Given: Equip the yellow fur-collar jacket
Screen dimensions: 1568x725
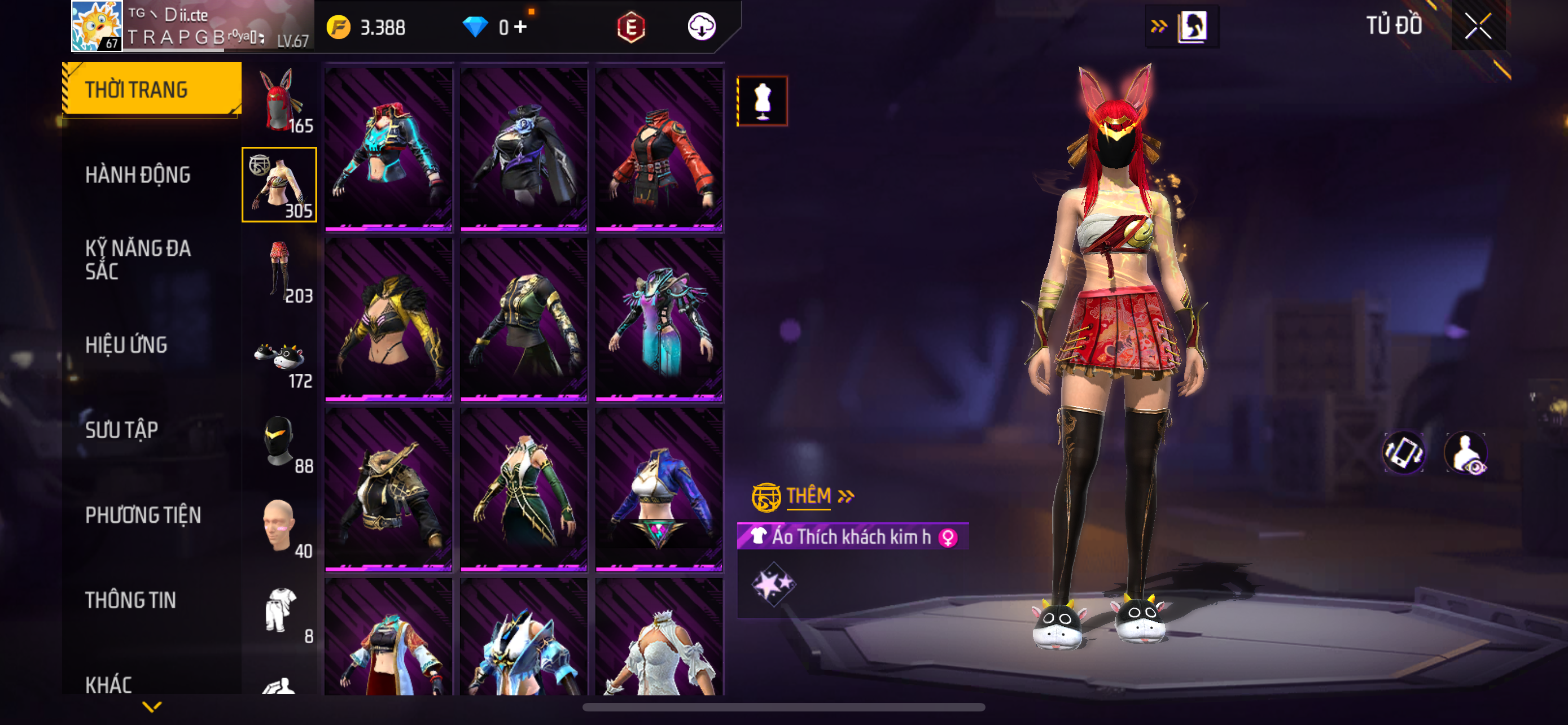Looking at the screenshot, I should pyautogui.click(x=388, y=320).
